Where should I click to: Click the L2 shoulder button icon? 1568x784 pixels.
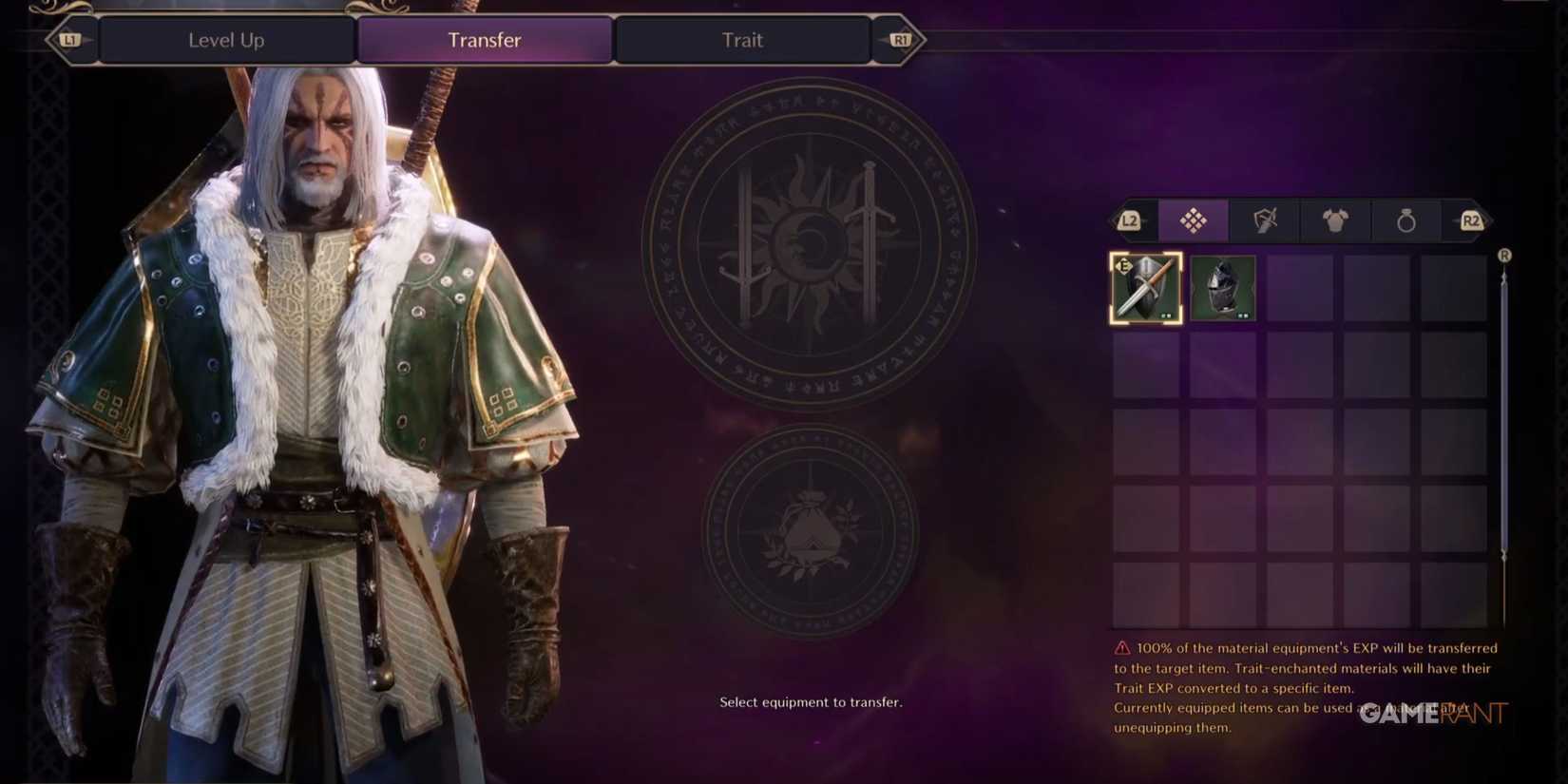[1131, 220]
